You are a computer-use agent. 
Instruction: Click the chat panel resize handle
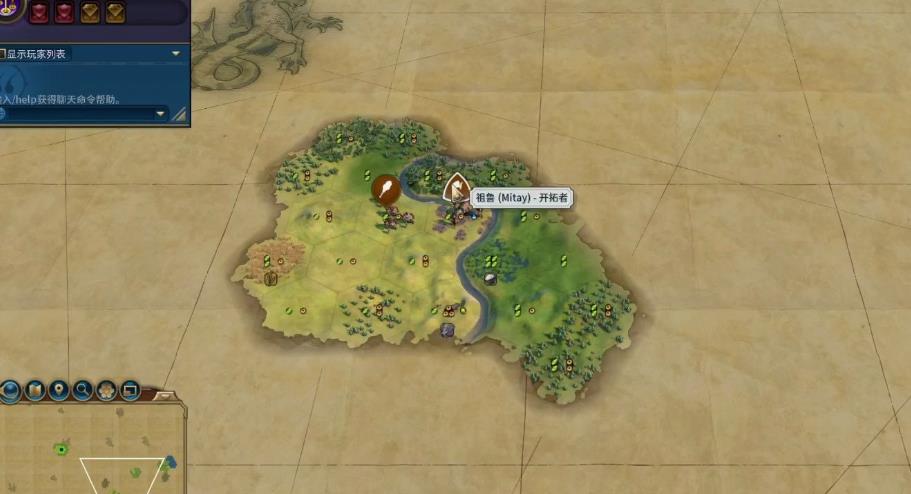[179, 115]
